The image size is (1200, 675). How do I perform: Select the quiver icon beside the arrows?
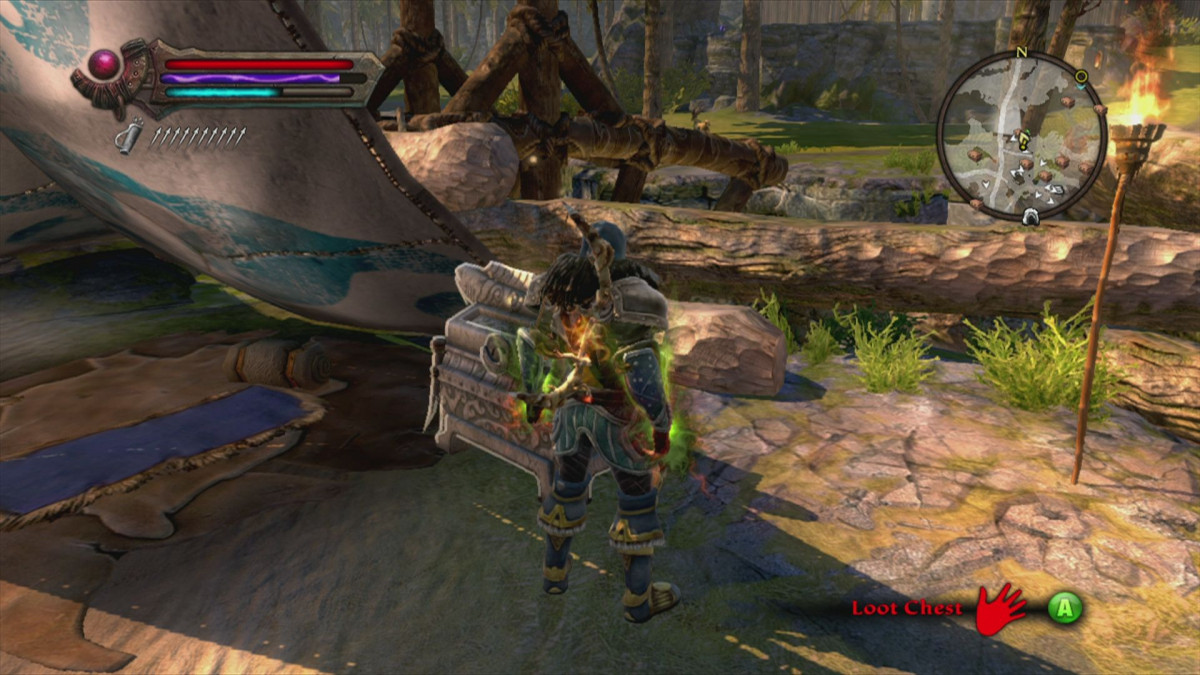129,136
